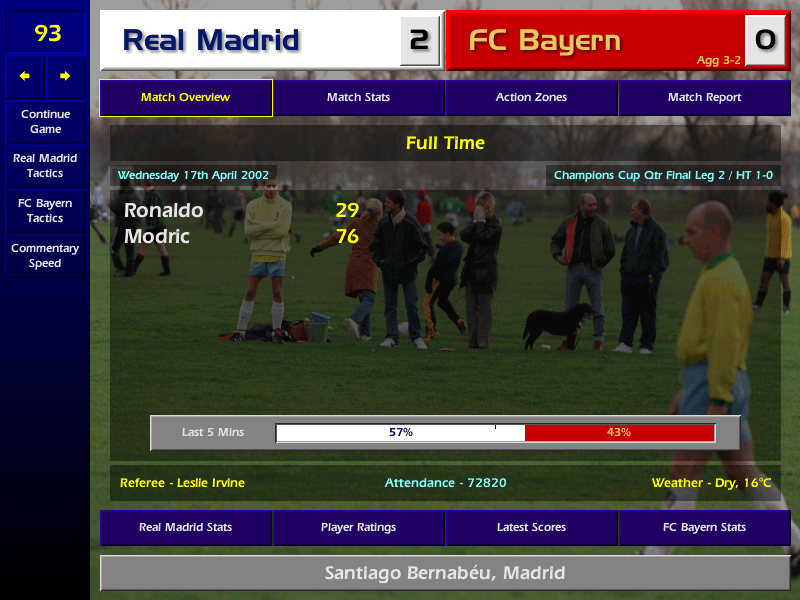View FC Bayern Stats
800x600 pixels.
point(704,527)
